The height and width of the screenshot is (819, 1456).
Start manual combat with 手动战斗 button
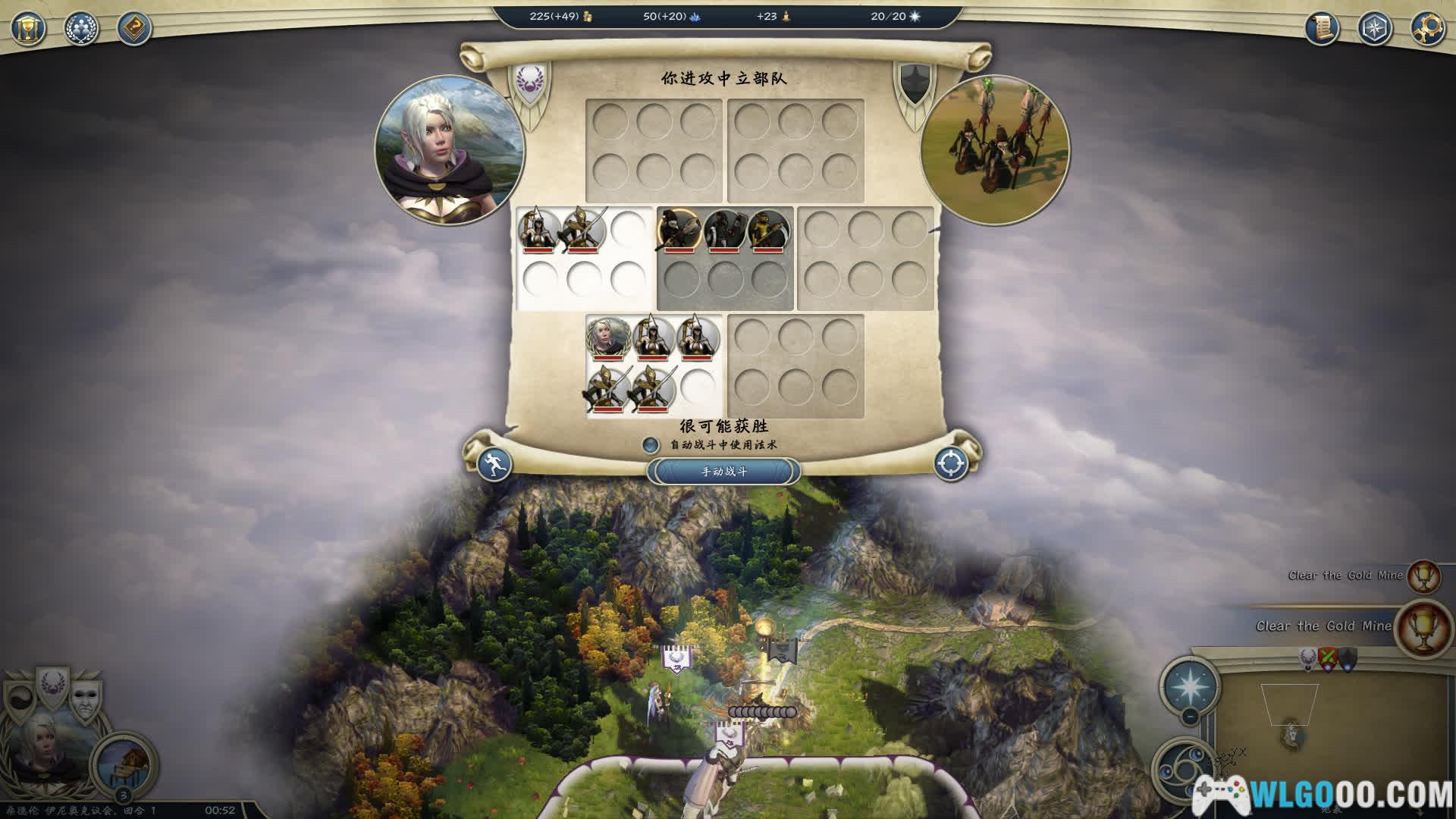click(x=723, y=471)
